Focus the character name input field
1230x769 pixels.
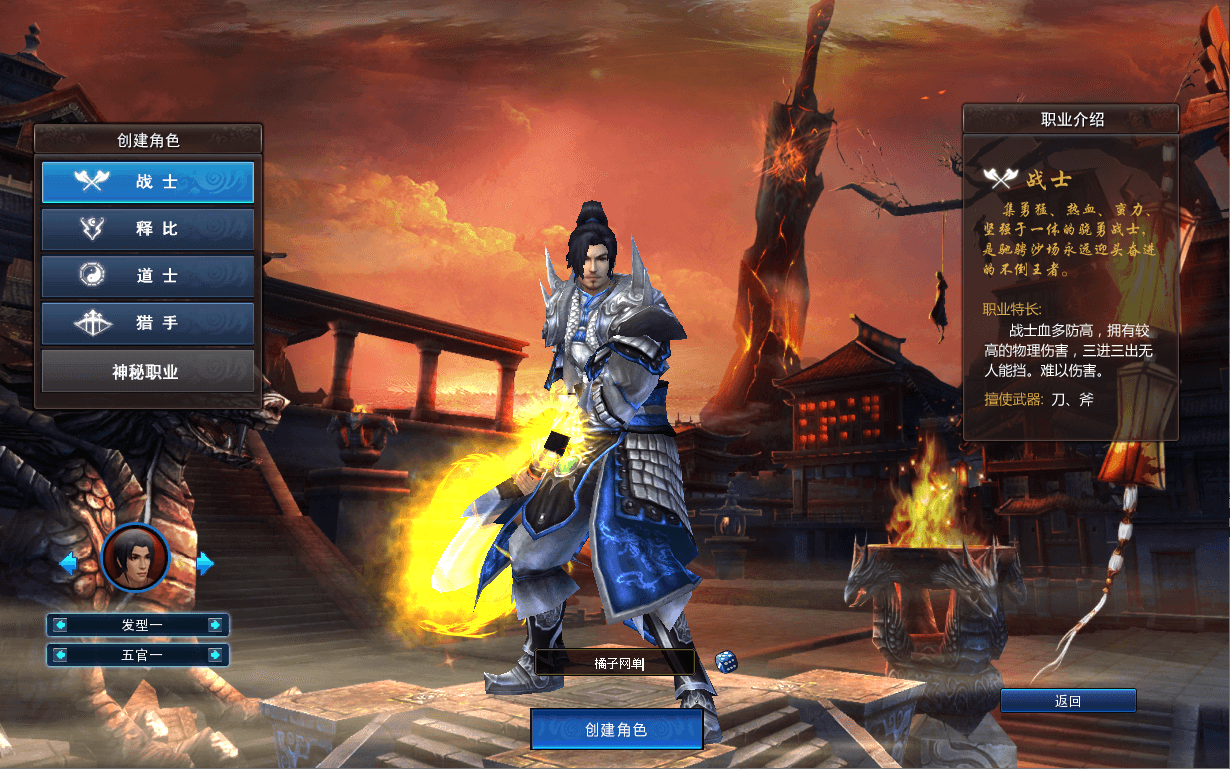(614, 662)
